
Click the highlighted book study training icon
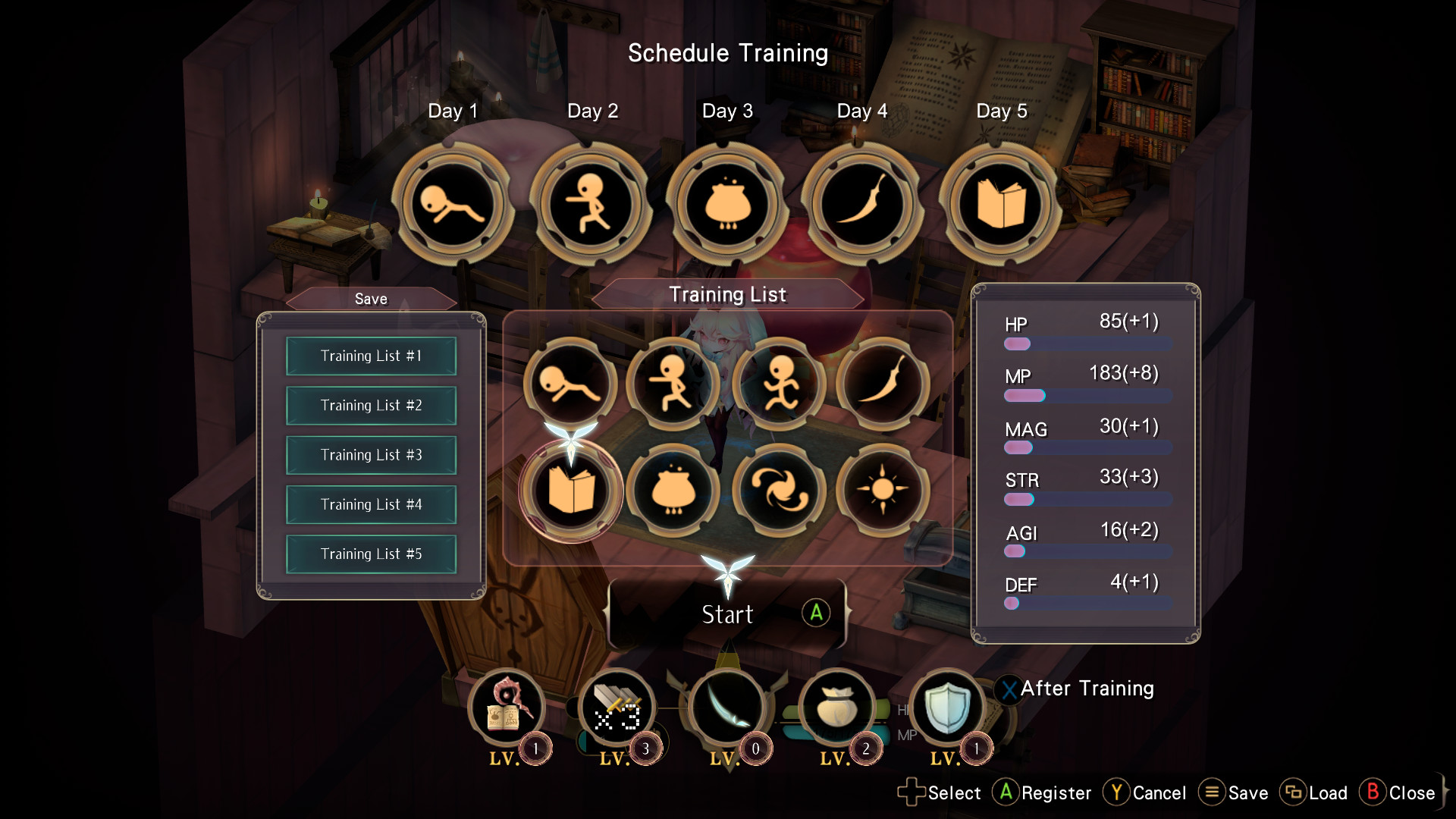coord(571,491)
